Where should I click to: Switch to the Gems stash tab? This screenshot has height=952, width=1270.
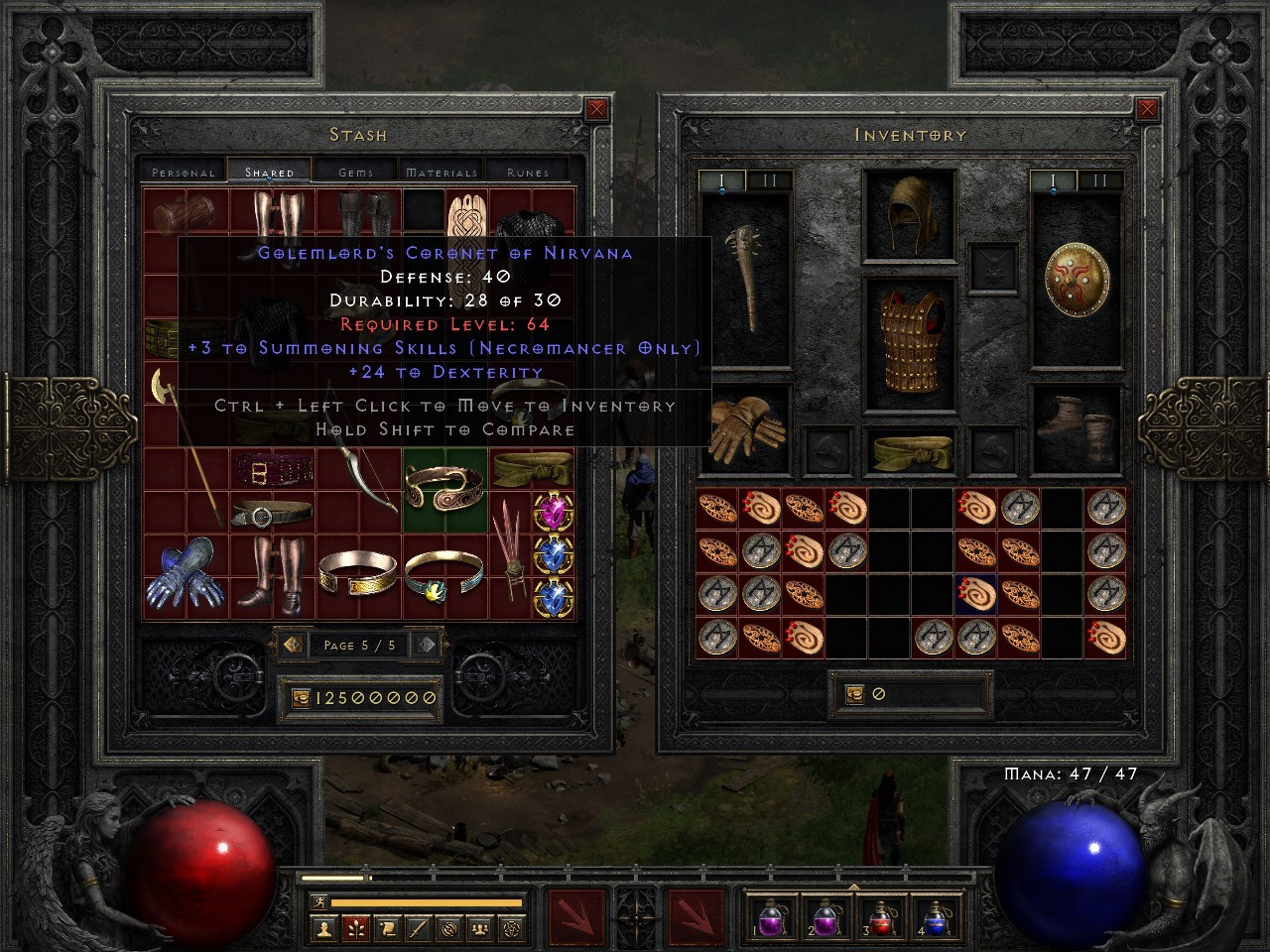click(x=353, y=171)
